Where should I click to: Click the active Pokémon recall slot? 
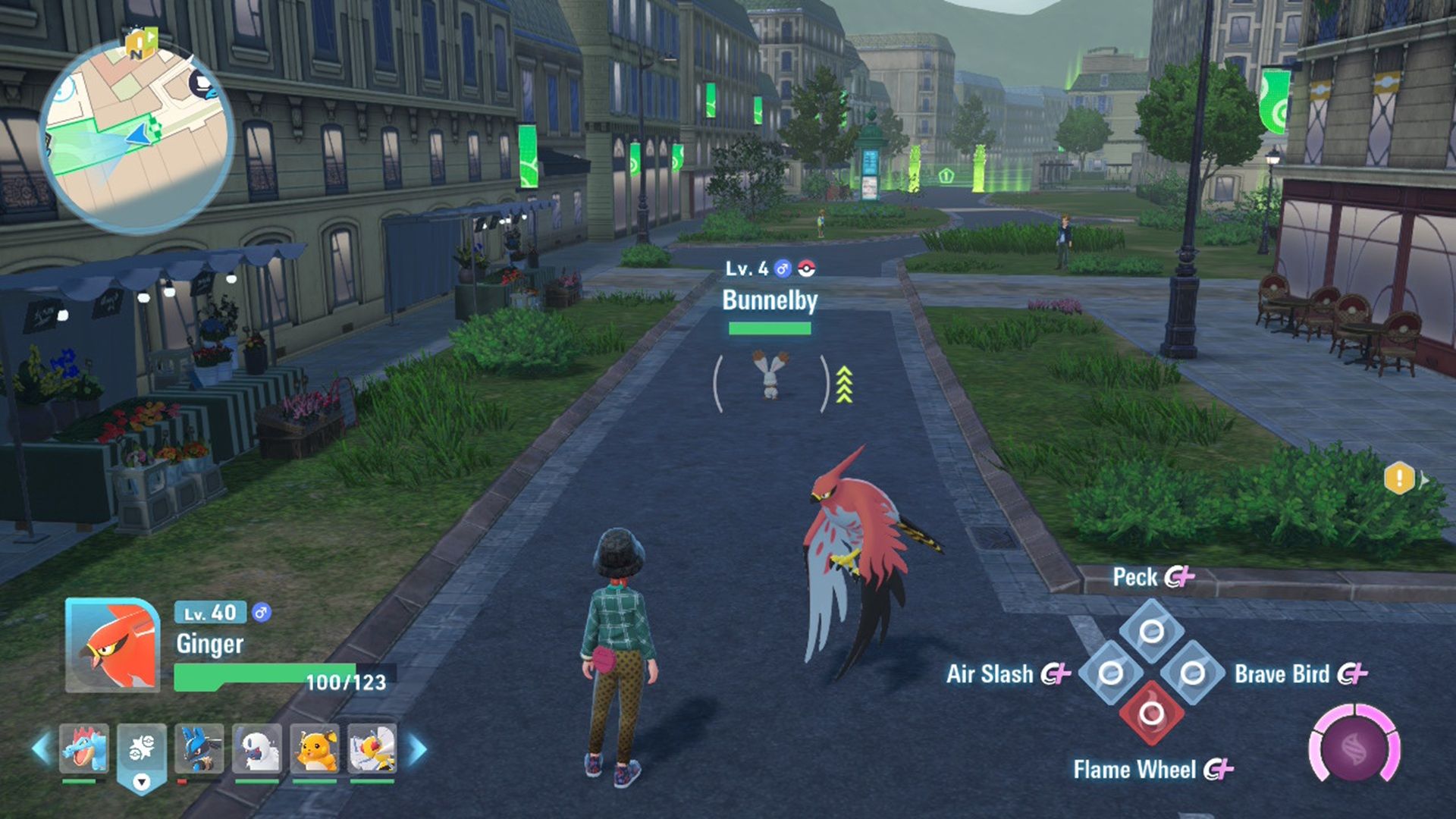pyautogui.click(x=141, y=752)
